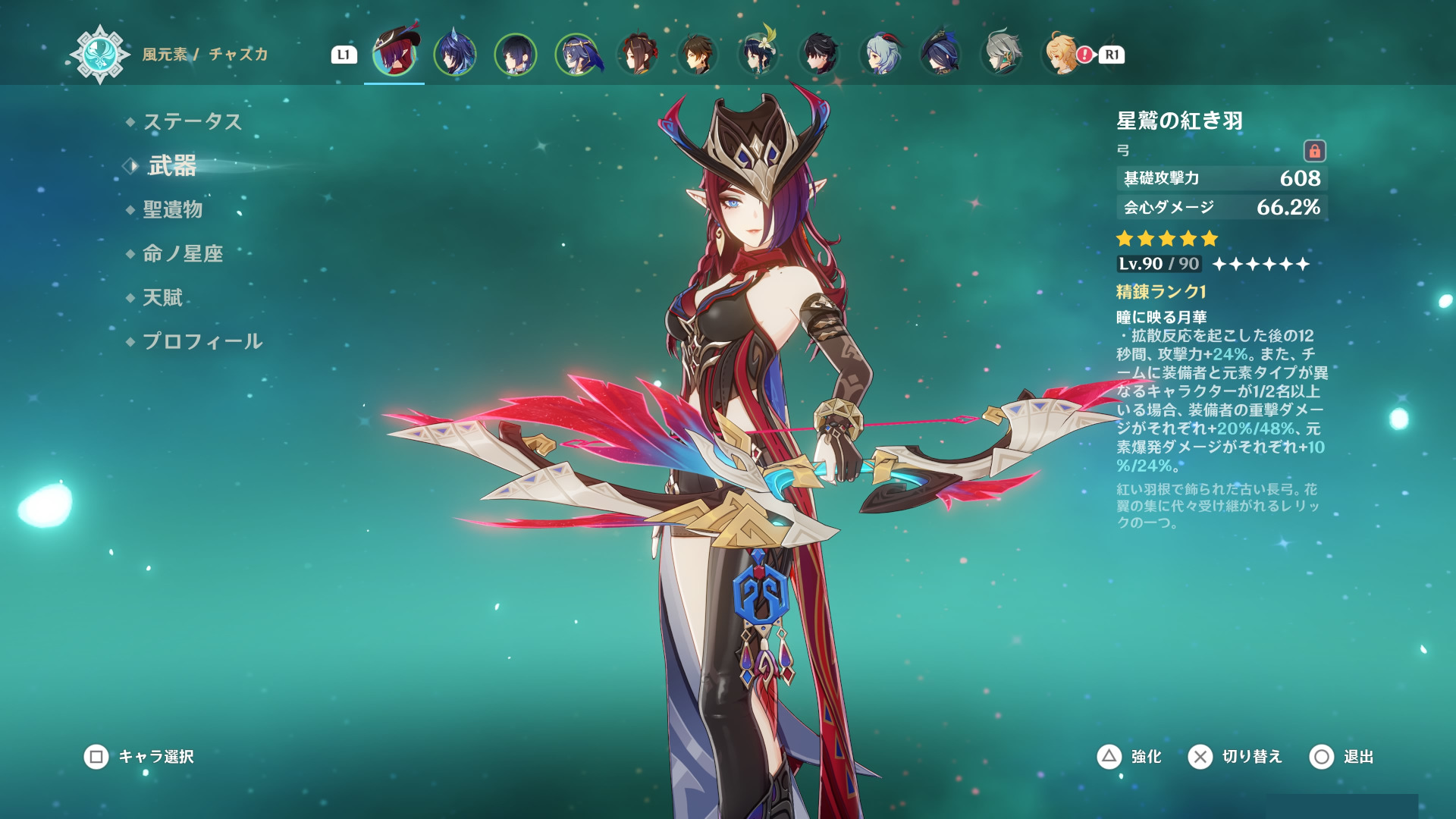Select the blue-haired portrait with animal ears
Screen dimensions: 1456x819
pos(455,55)
